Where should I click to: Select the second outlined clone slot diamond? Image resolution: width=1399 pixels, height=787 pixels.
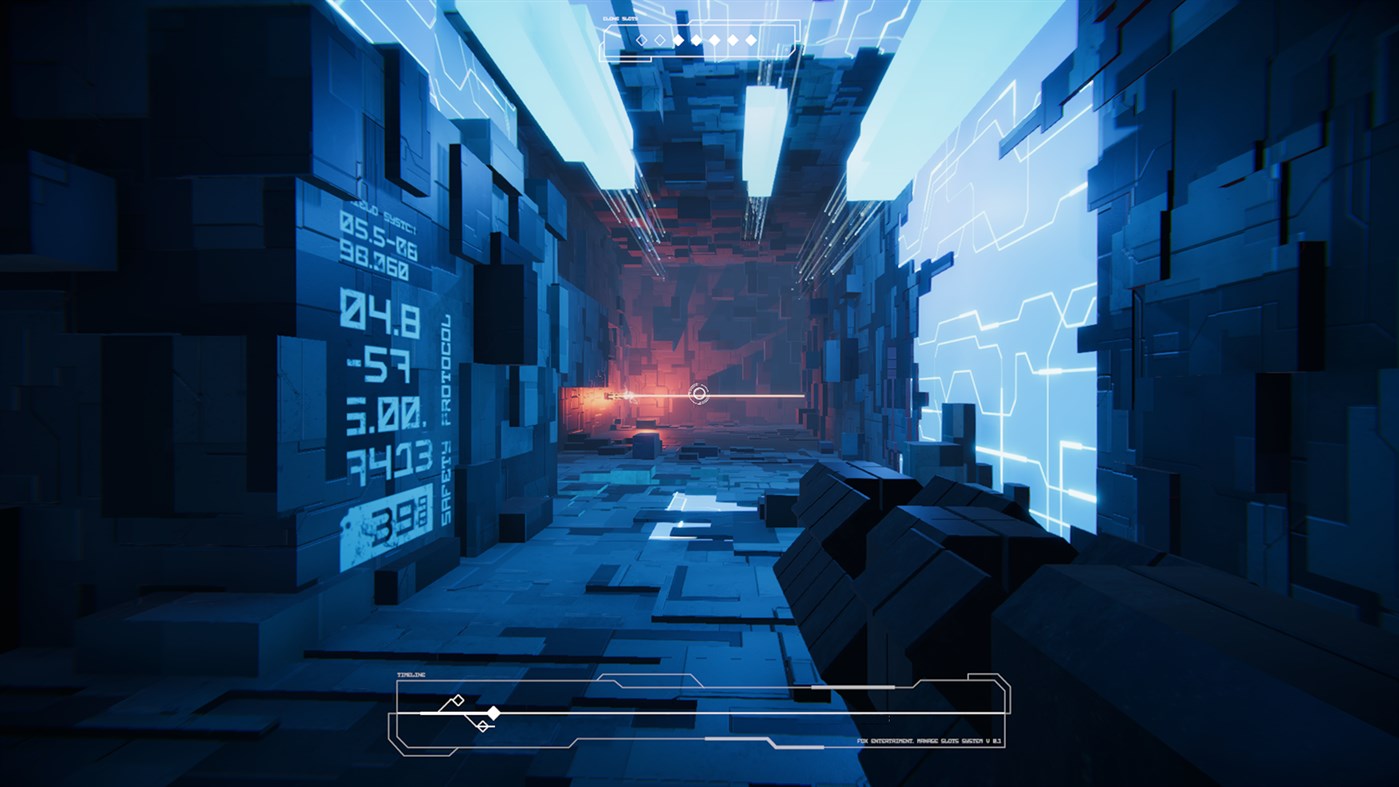pyautogui.click(x=660, y=40)
